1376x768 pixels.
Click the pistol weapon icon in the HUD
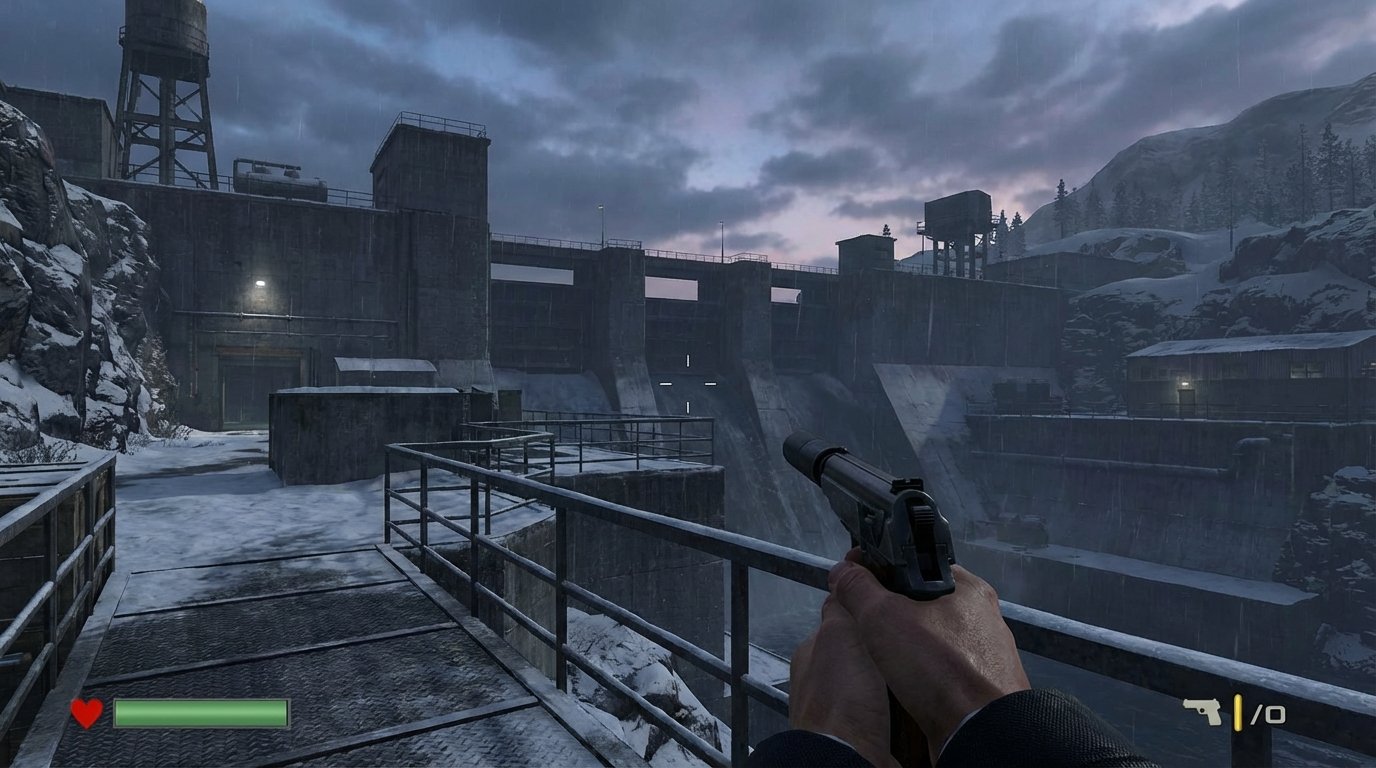pyautogui.click(x=1204, y=711)
